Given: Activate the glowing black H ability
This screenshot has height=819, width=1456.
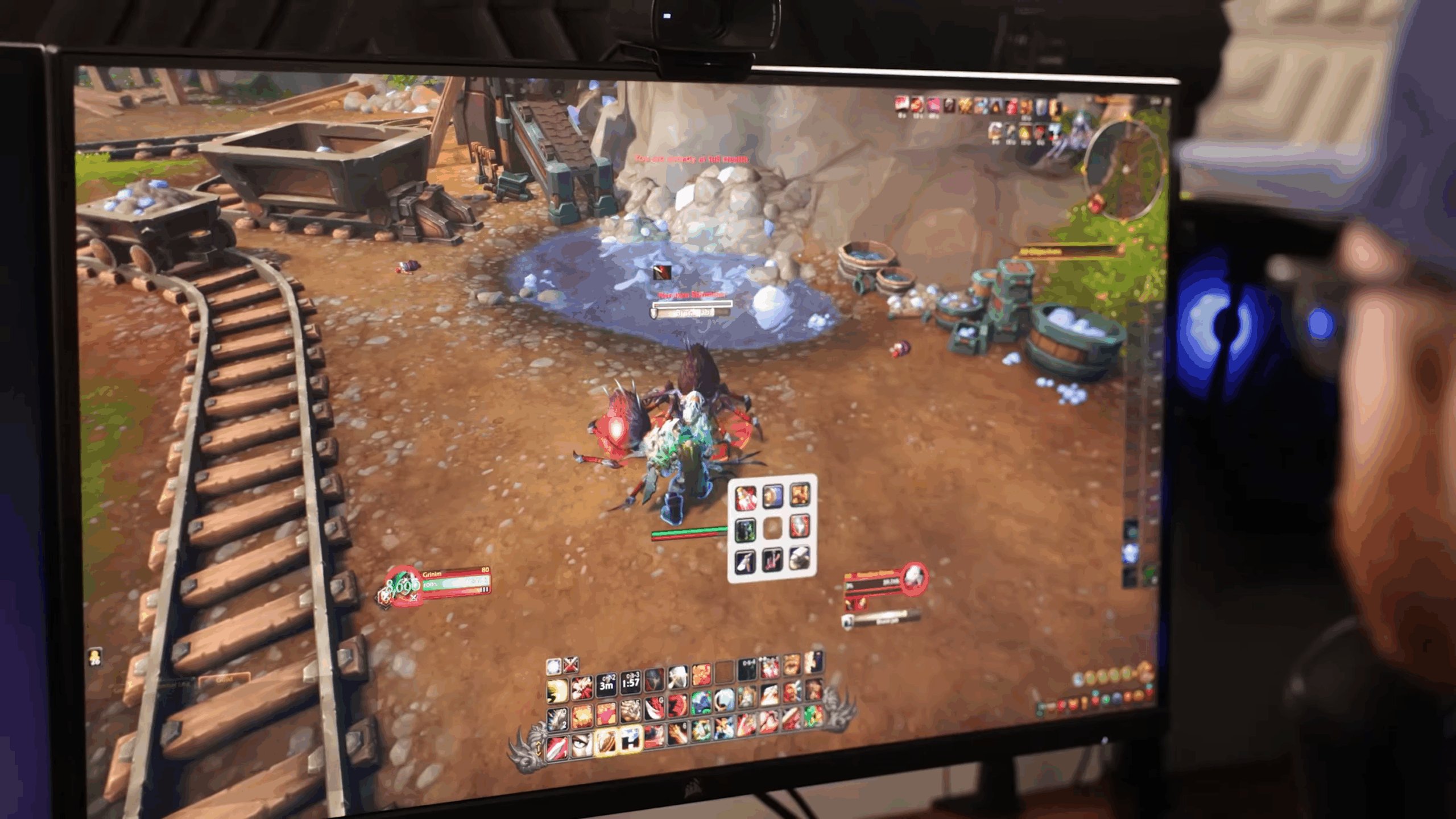Looking at the screenshot, I should tap(630, 739).
